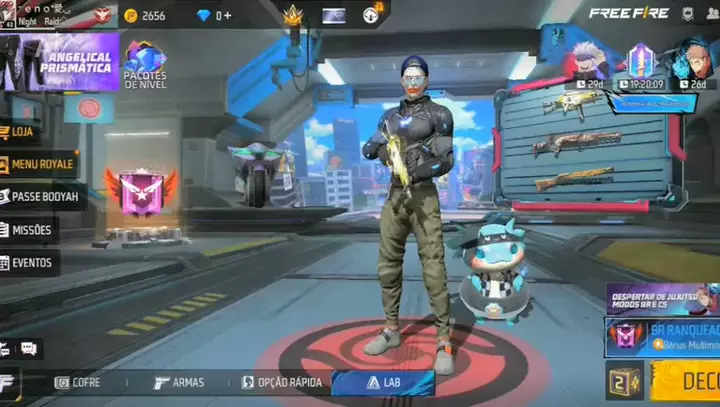Image resolution: width=720 pixels, height=407 pixels.
Task: Select the Lab tab
Action: click(x=383, y=382)
